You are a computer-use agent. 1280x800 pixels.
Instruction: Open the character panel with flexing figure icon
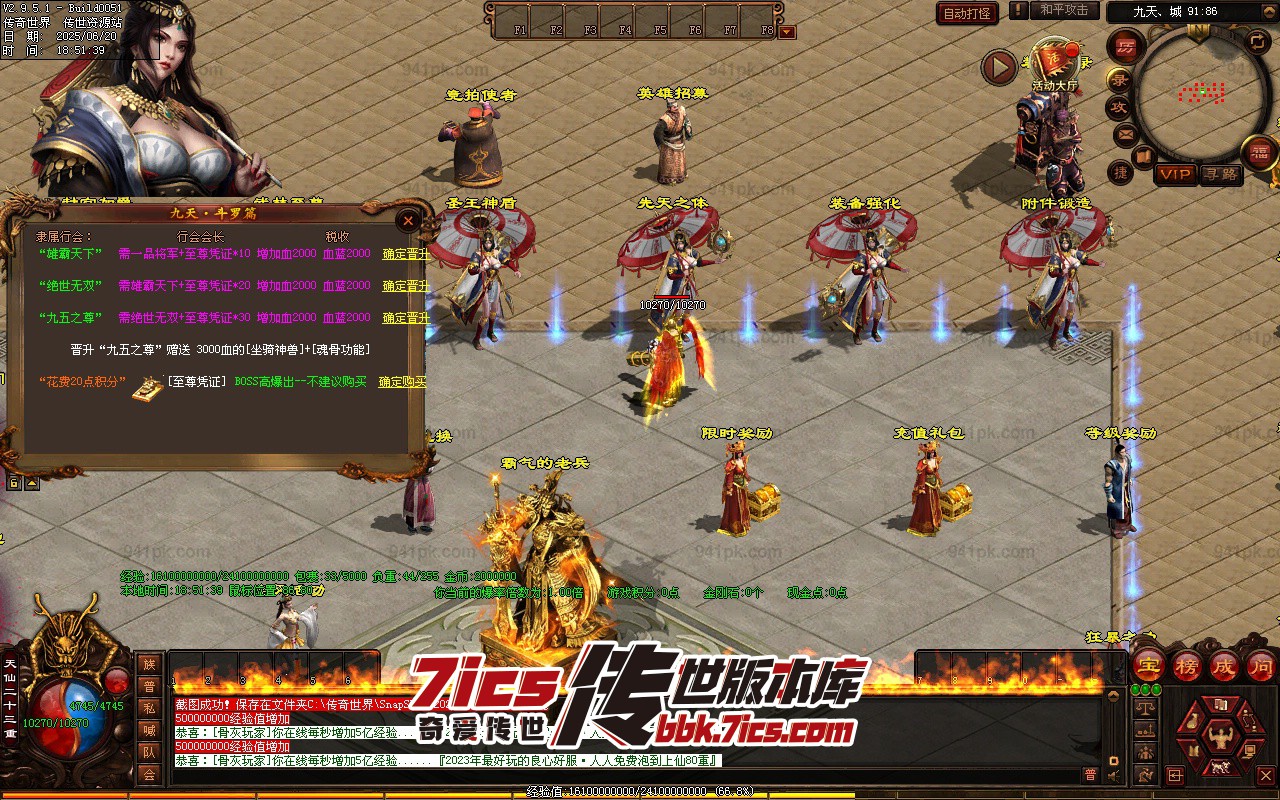coord(1219,736)
